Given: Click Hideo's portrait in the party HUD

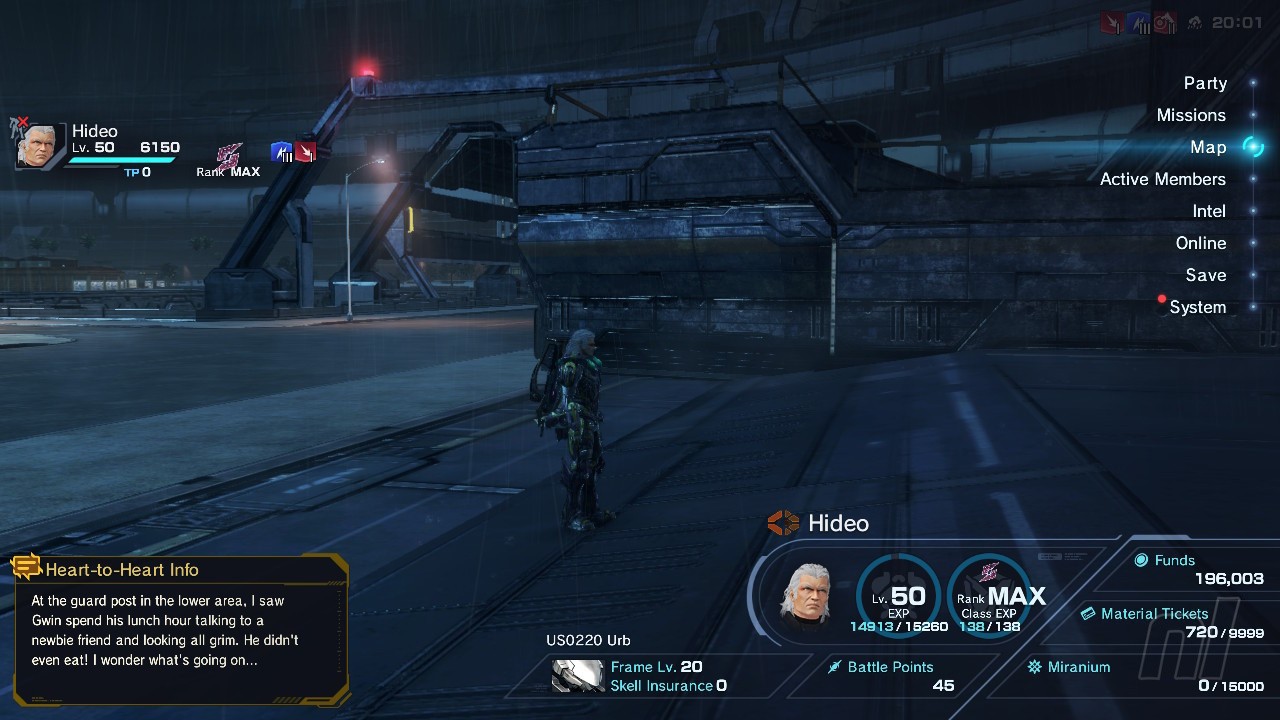Looking at the screenshot, I should pos(39,146).
